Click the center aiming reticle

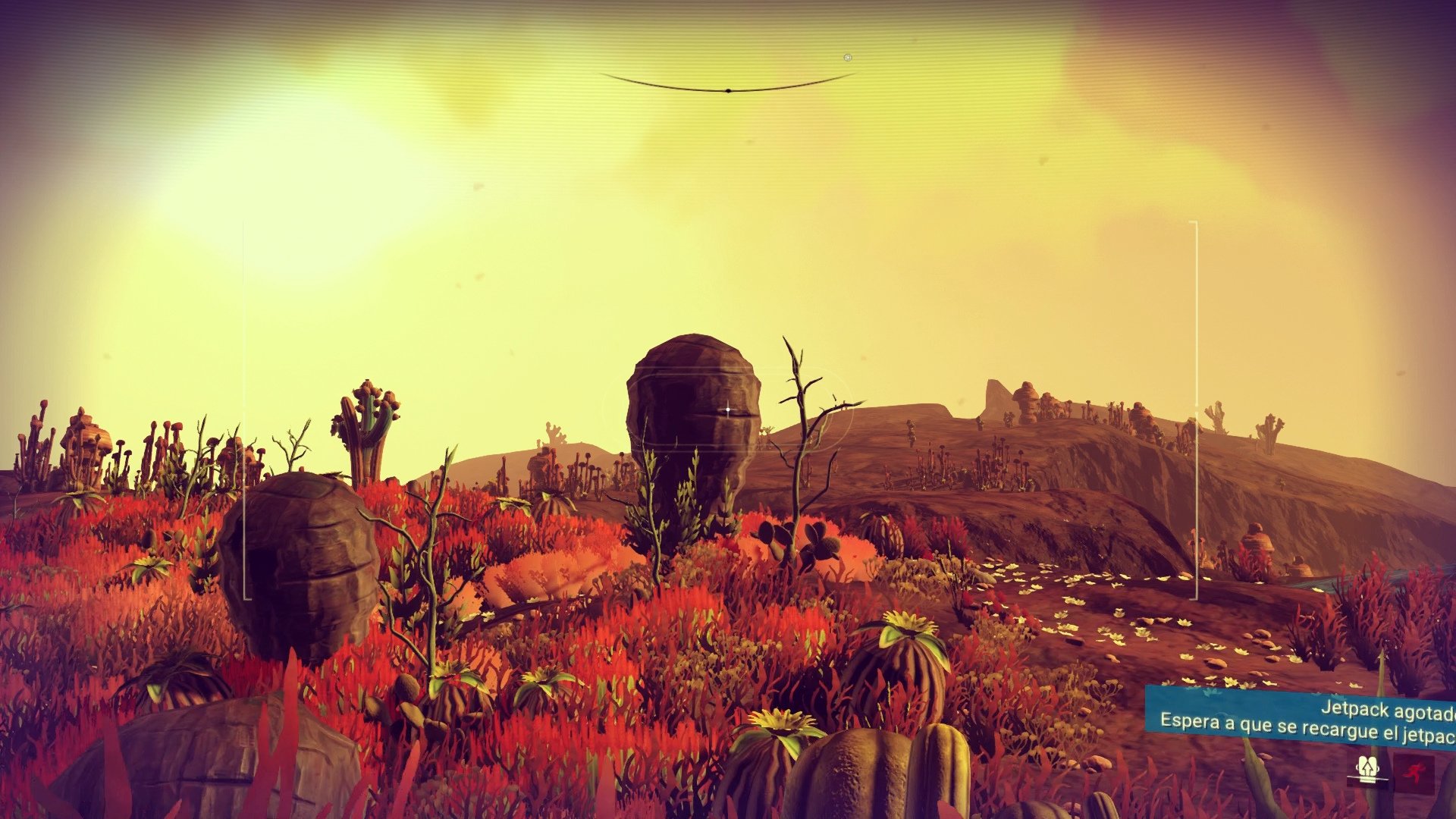(x=728, y=408)
